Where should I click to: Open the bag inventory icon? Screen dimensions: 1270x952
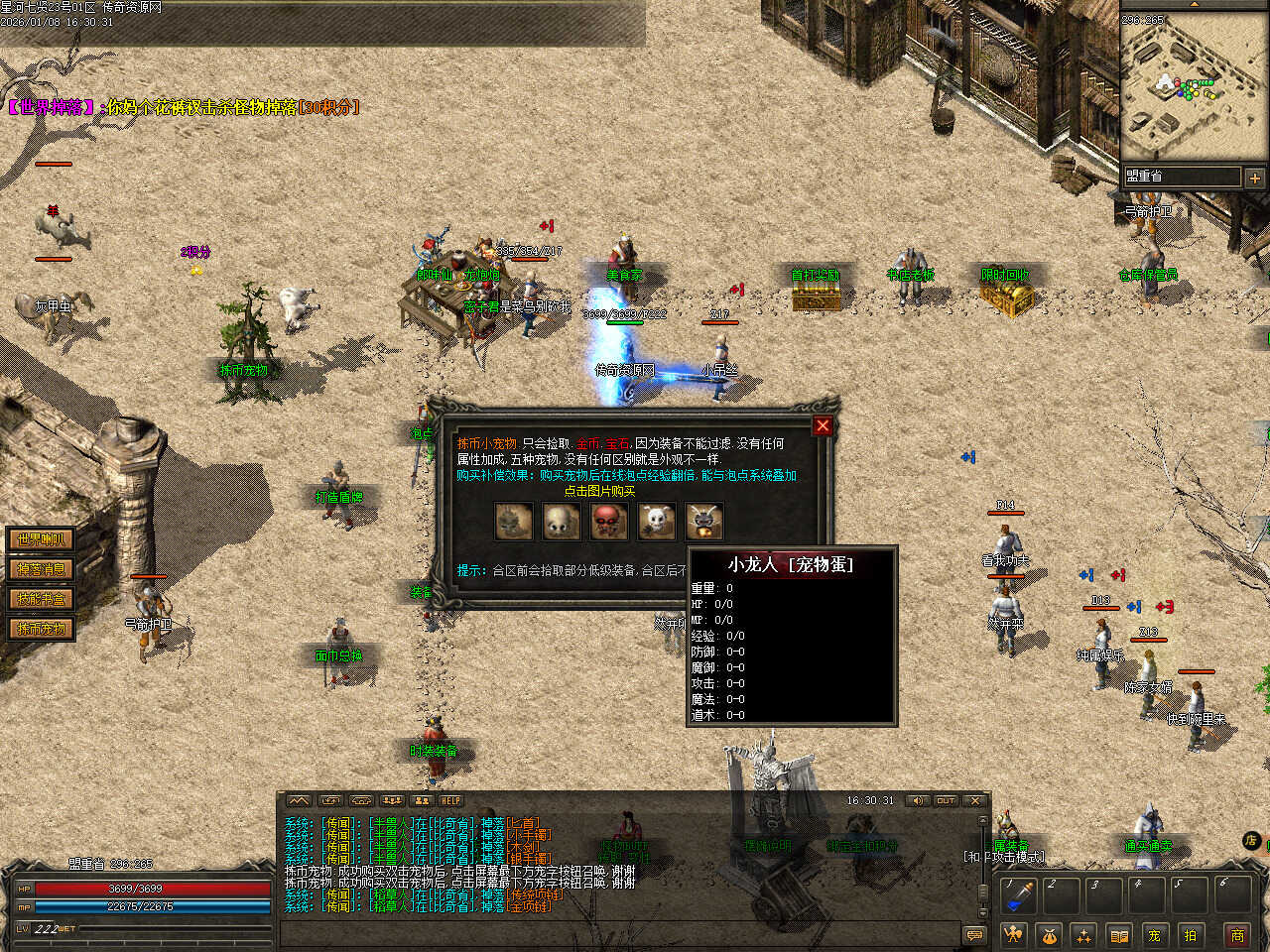pyautogui.click(x=1049, y=934)
